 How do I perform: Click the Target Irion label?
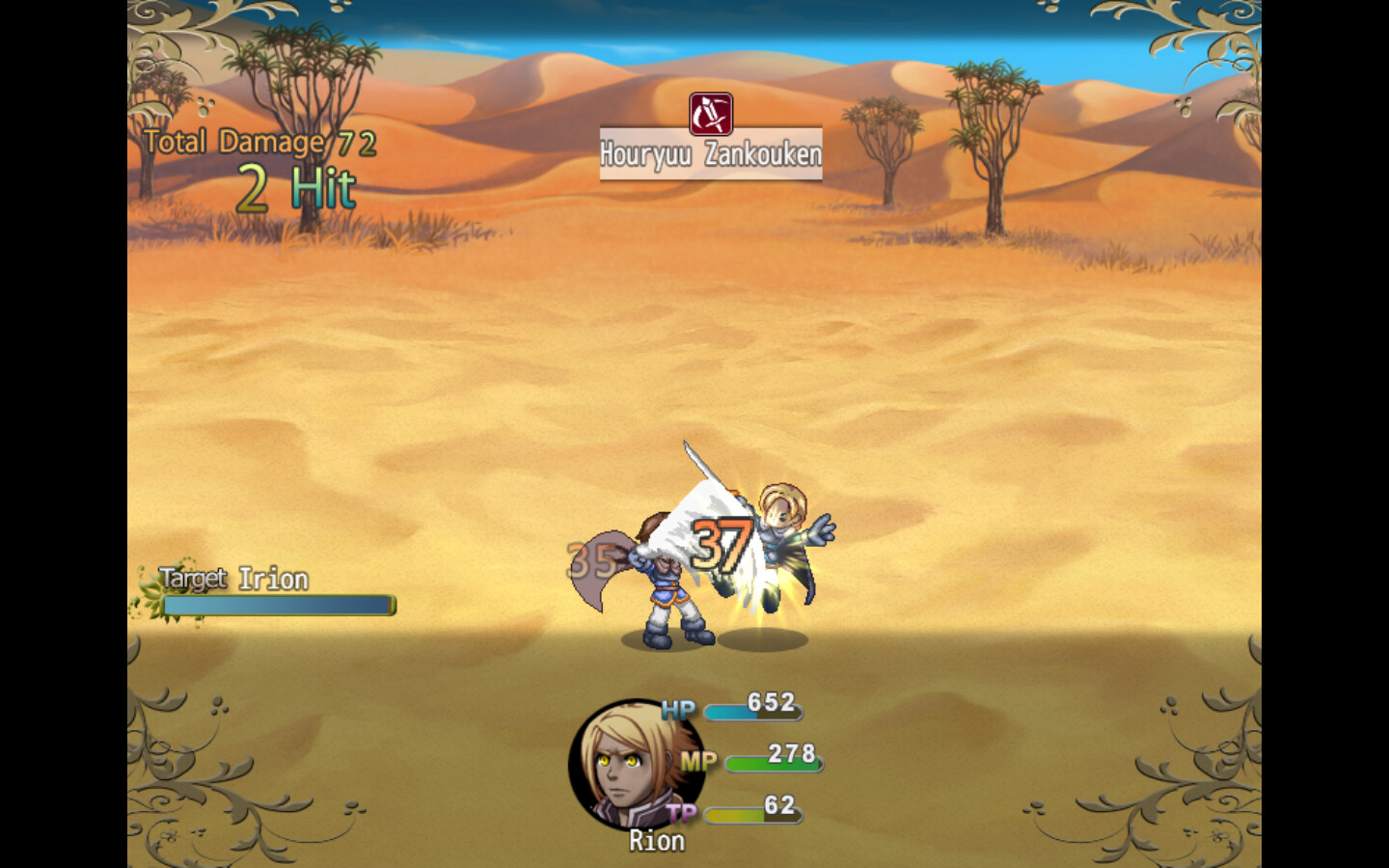click(x=231, y=579)
